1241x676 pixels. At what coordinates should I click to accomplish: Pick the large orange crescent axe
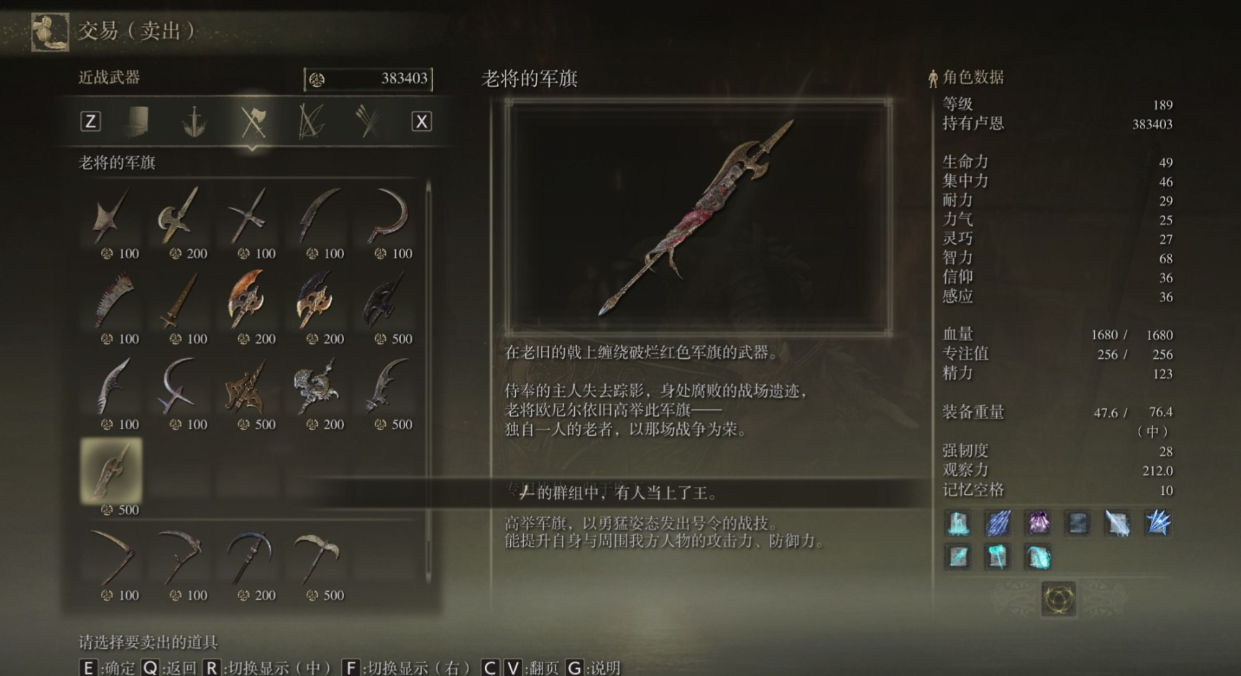pyautogui.click(x=247, y=300)
